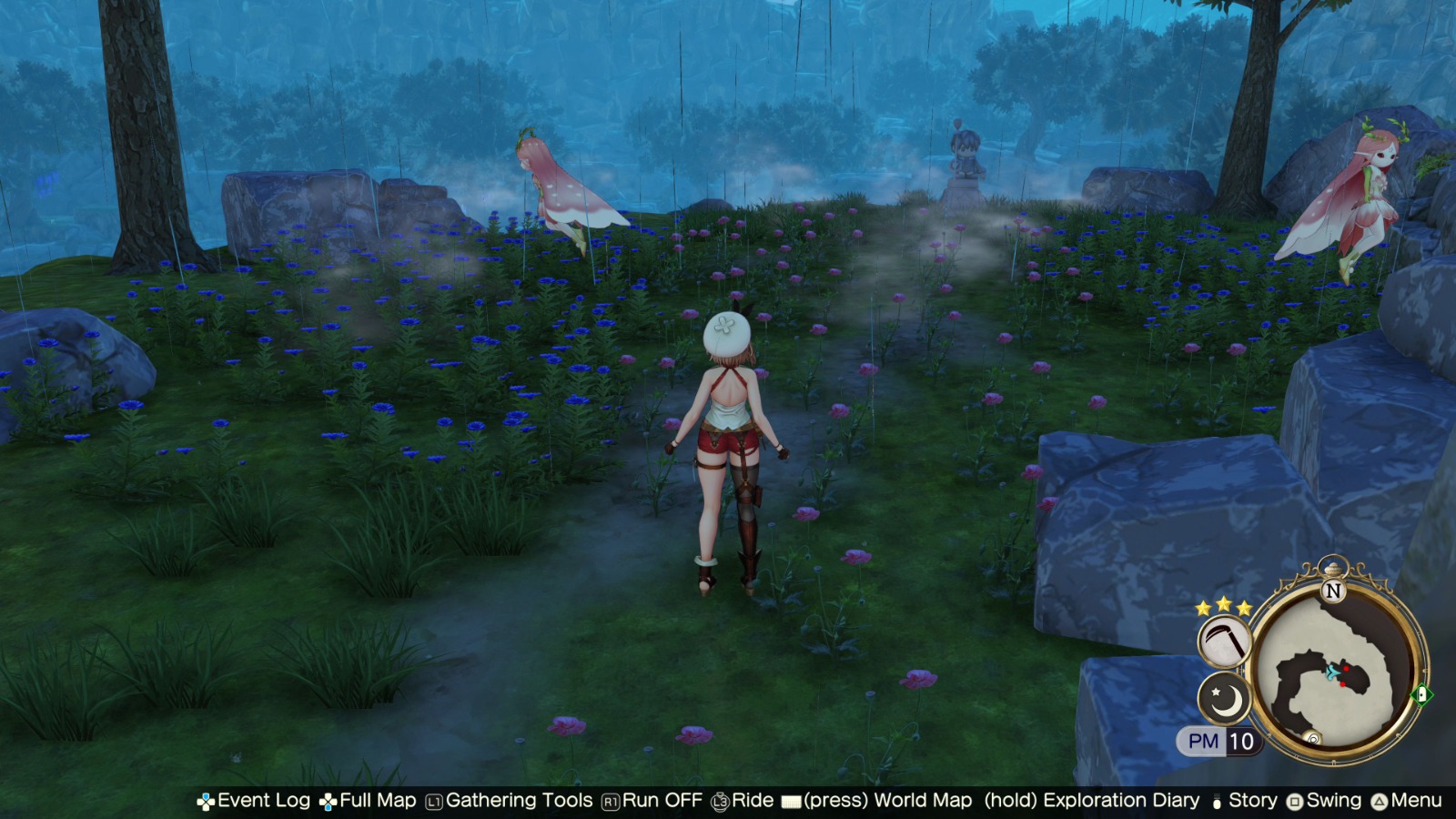Click the N compass marker on minimap
The image size is (1456, 819).
pos(1333,590)
